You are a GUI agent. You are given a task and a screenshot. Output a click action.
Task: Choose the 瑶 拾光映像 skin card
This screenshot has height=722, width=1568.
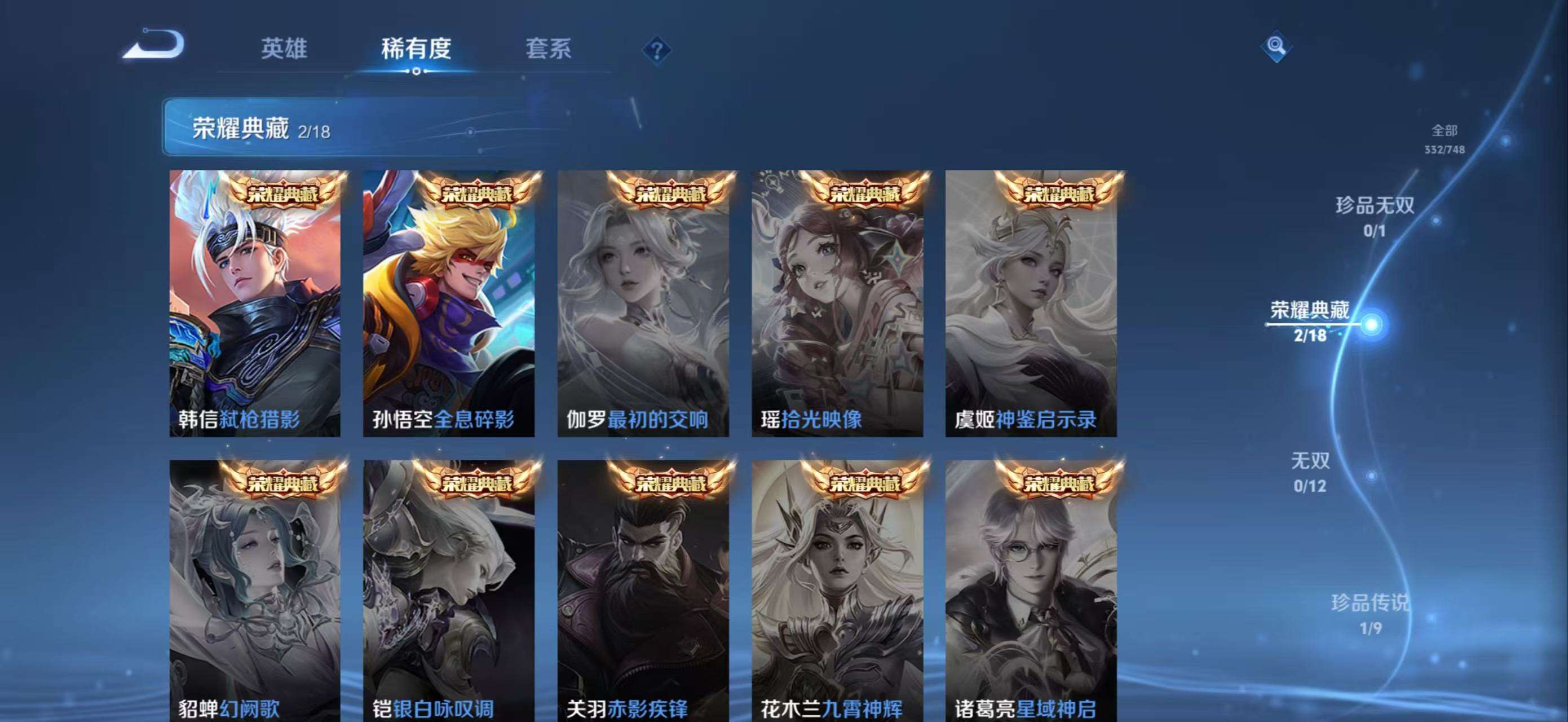click(x=837, y=303)
